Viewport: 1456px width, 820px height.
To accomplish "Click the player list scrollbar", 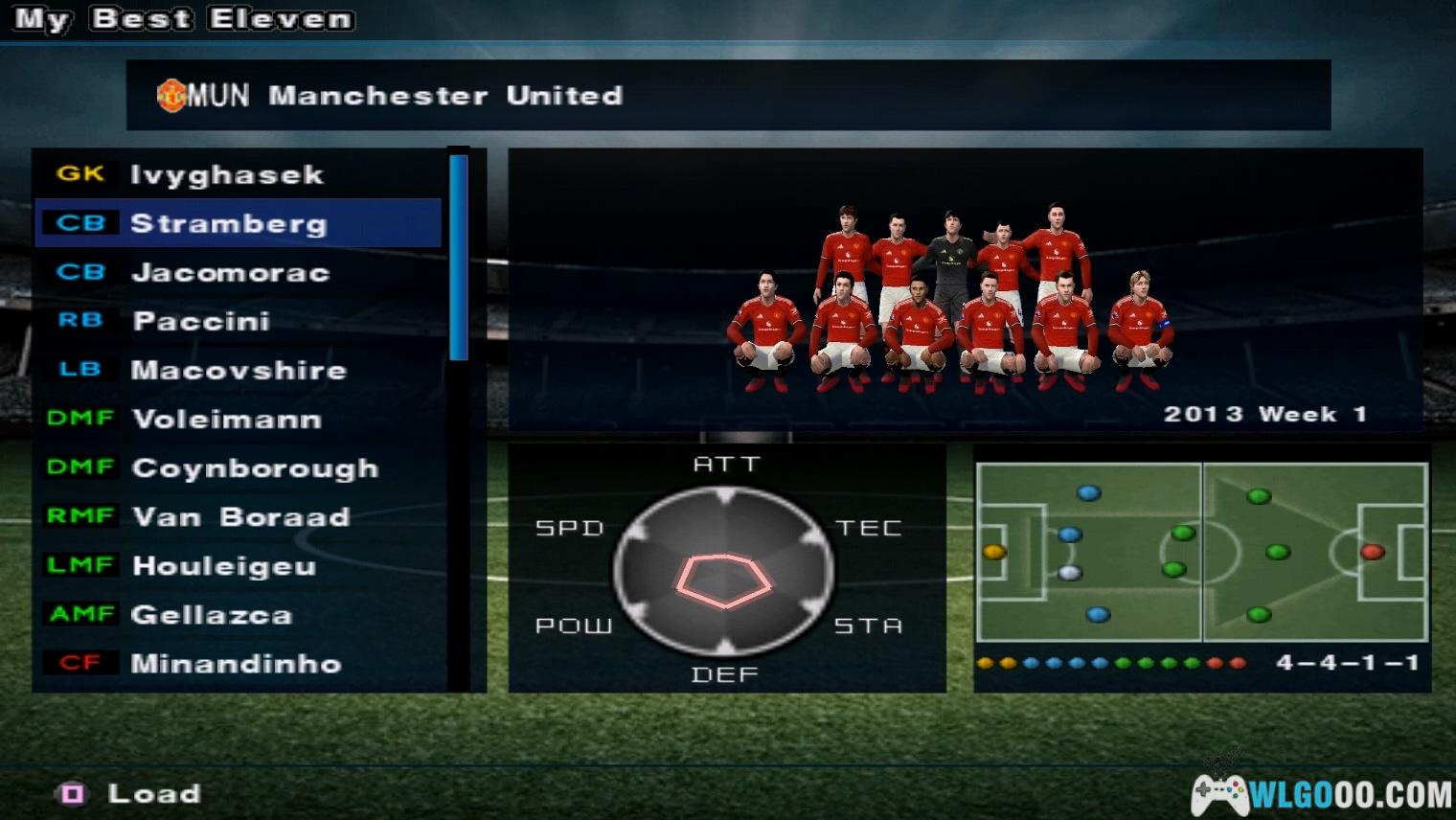I will [459, 259].
